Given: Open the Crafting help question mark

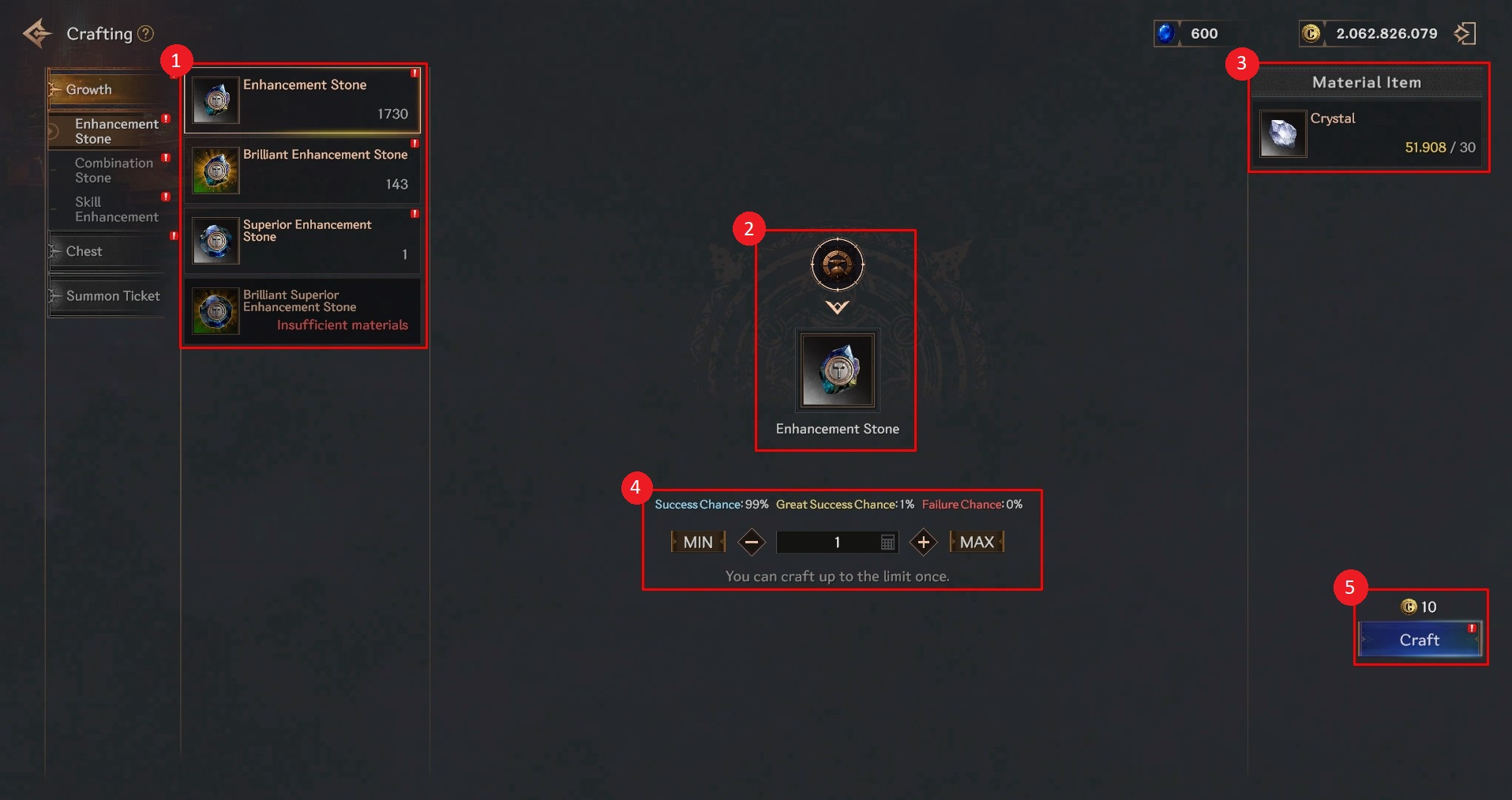Looking at the screenshot, I should 145,34.
